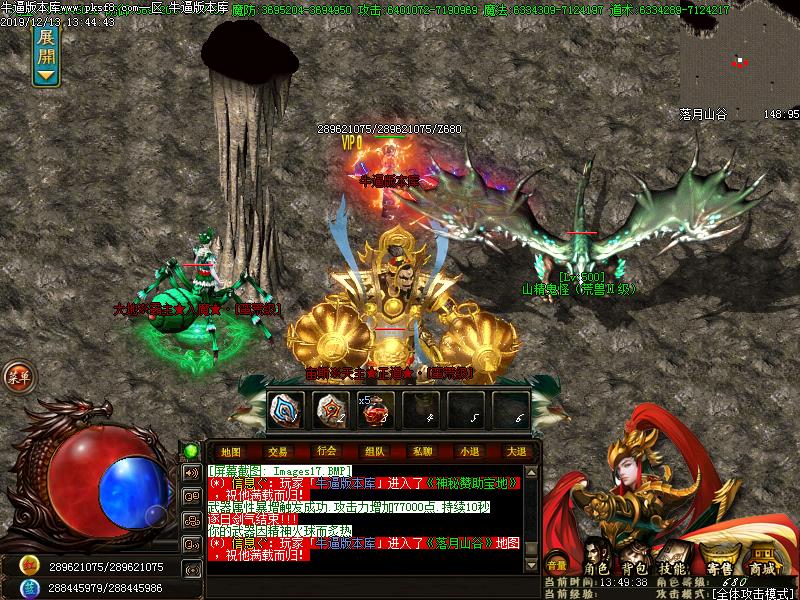800x600 pixels.
Task: Click the 展開 expand button
Action: [x=46, y=54]
